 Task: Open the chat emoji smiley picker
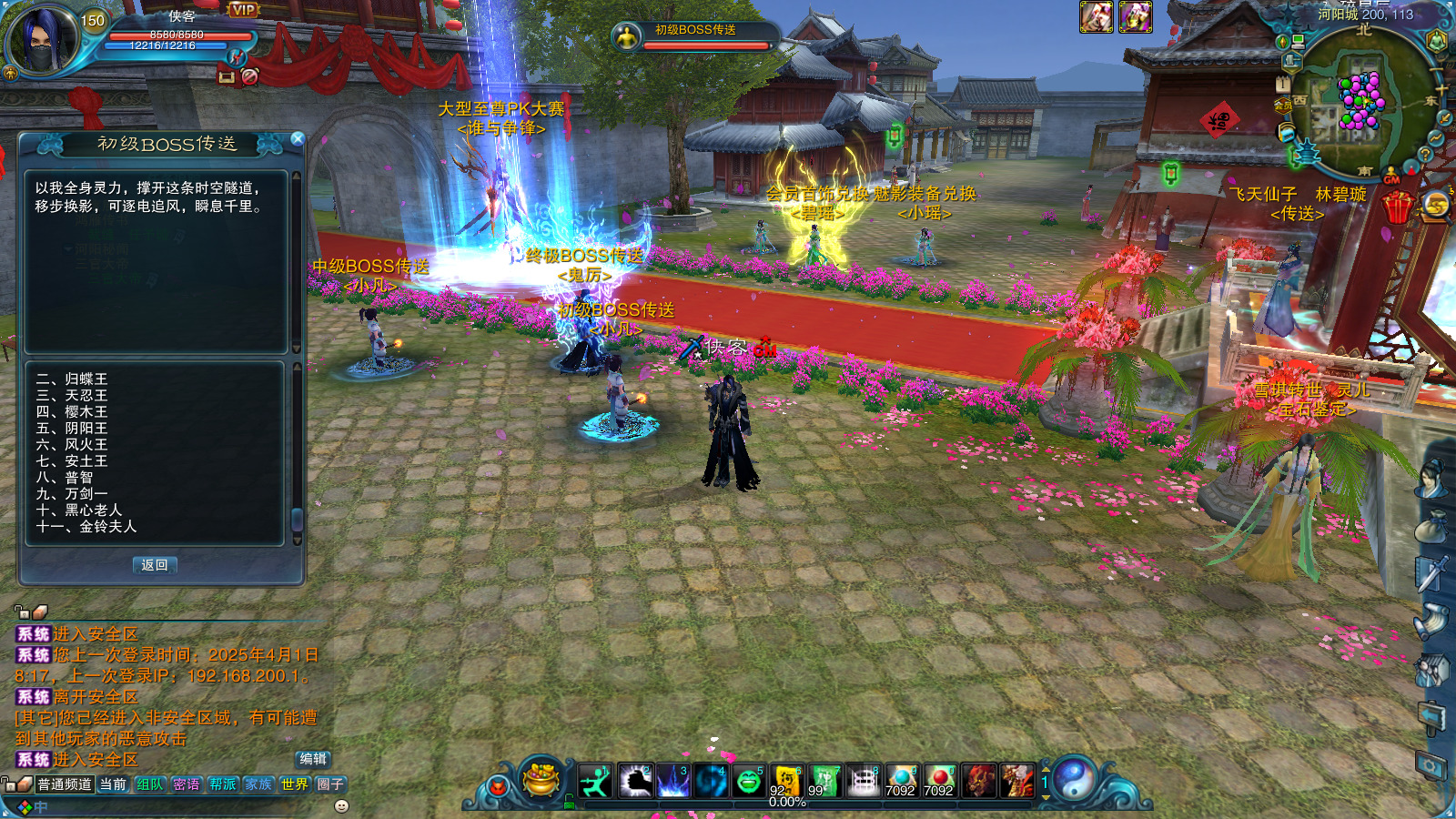[x=342, y=806]
